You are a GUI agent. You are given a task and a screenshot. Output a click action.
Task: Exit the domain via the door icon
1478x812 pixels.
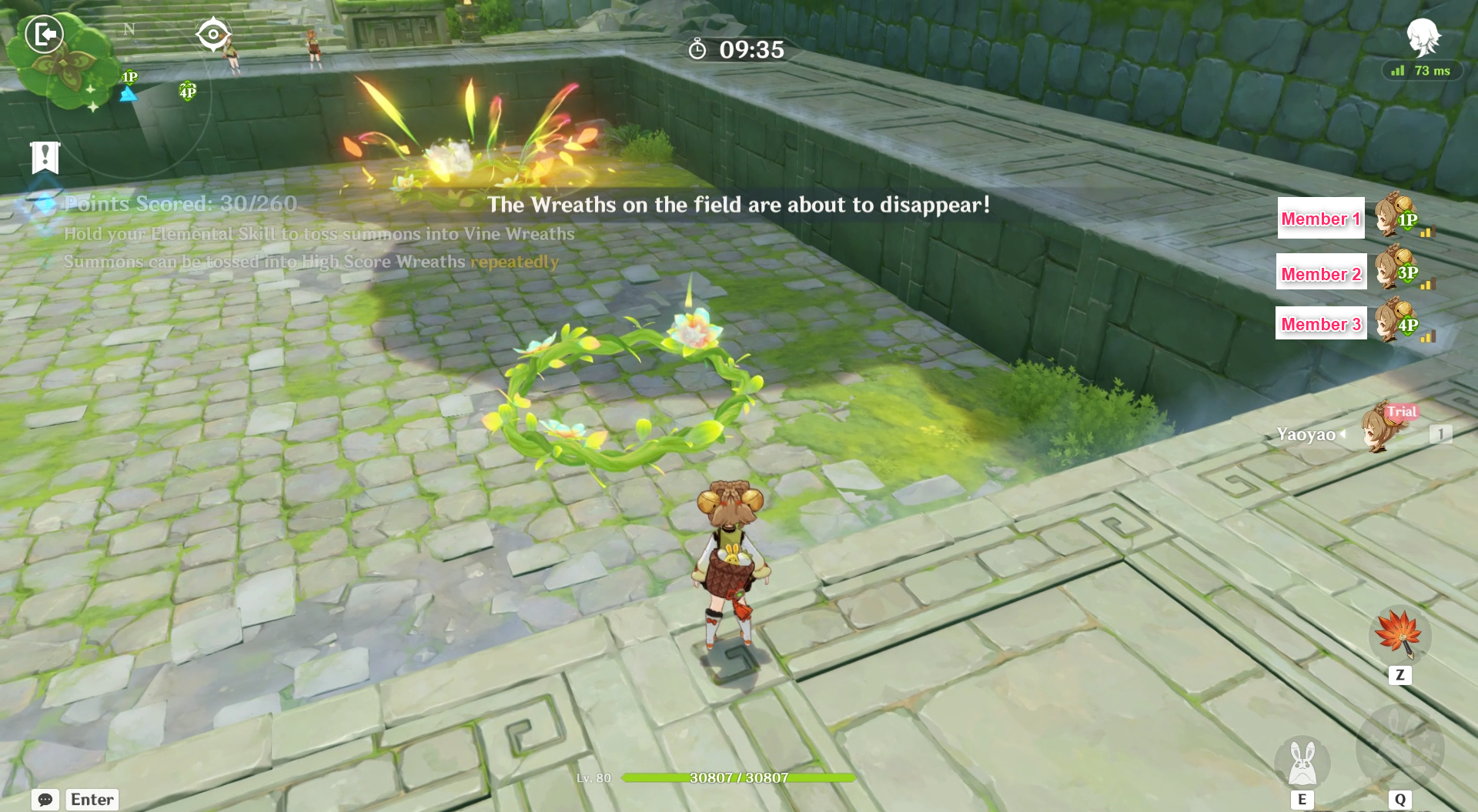(x=44, y=34)
